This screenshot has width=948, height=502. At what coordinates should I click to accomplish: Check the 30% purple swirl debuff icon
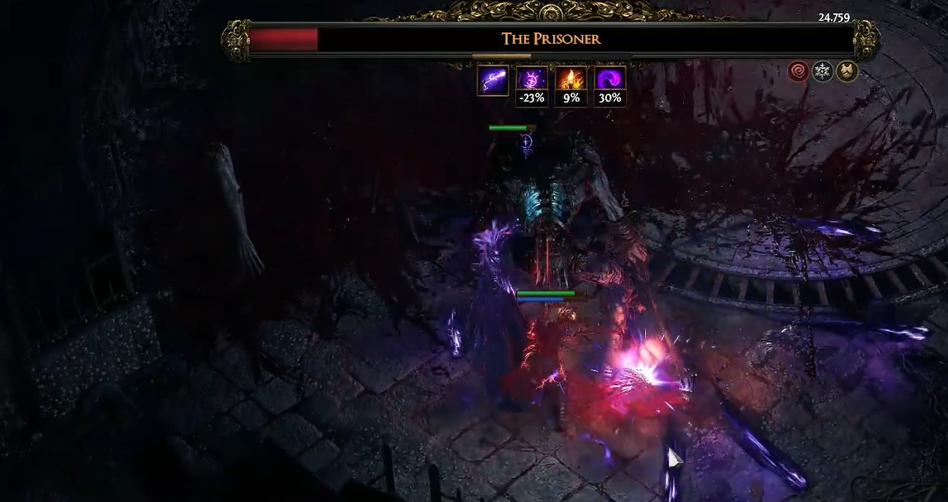[609, 80]
